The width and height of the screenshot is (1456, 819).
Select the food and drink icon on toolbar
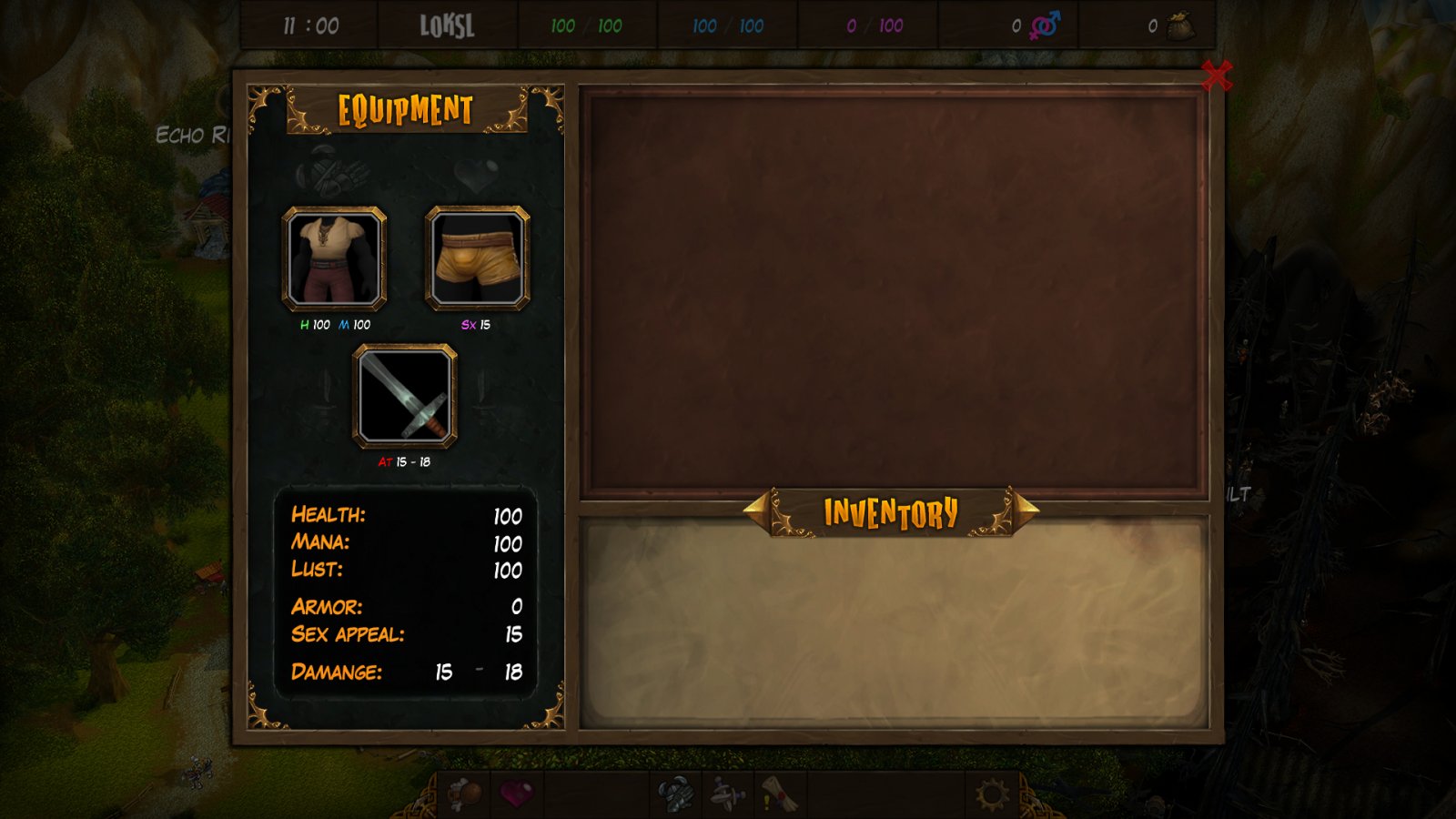464,796
